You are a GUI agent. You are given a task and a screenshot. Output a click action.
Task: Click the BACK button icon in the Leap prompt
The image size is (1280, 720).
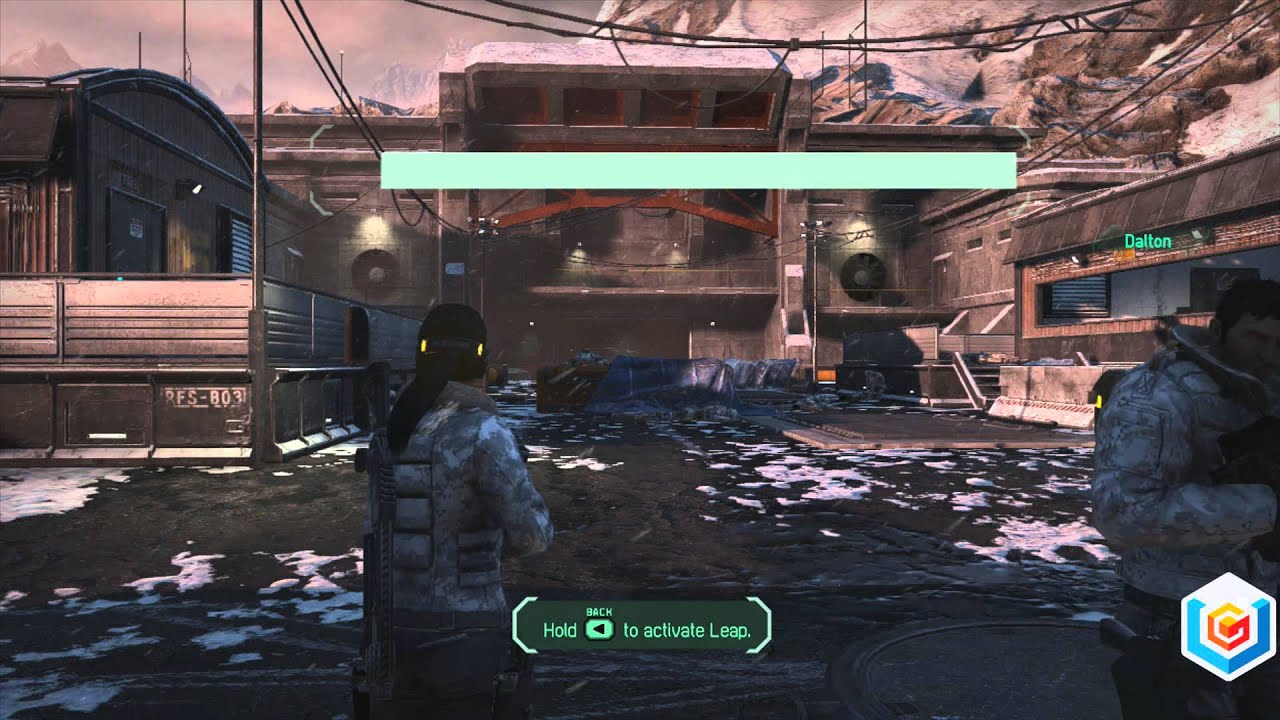[x=600, y=628]
